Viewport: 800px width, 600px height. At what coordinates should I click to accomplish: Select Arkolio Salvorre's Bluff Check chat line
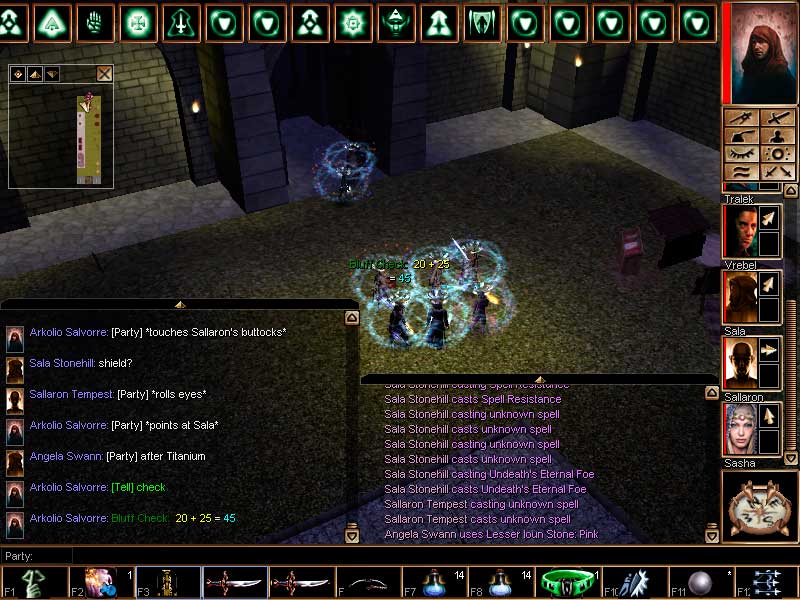132,518
